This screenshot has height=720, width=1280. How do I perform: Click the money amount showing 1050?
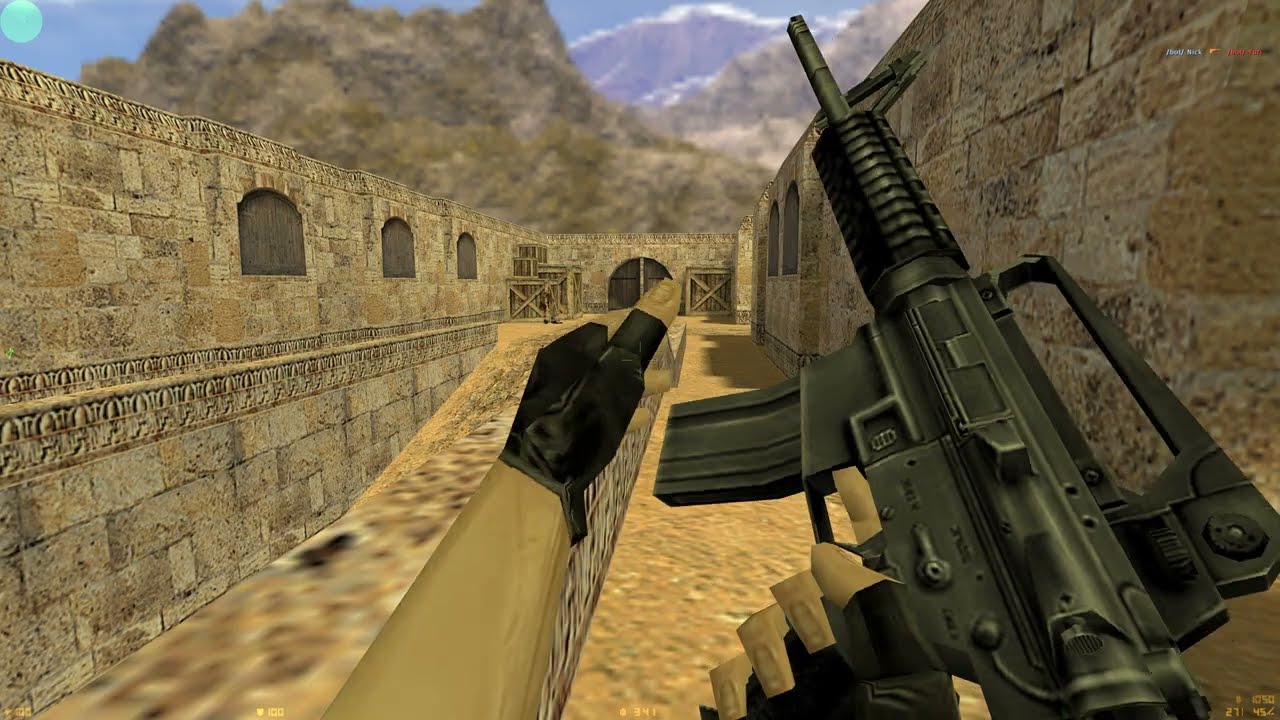(1262, 699)
